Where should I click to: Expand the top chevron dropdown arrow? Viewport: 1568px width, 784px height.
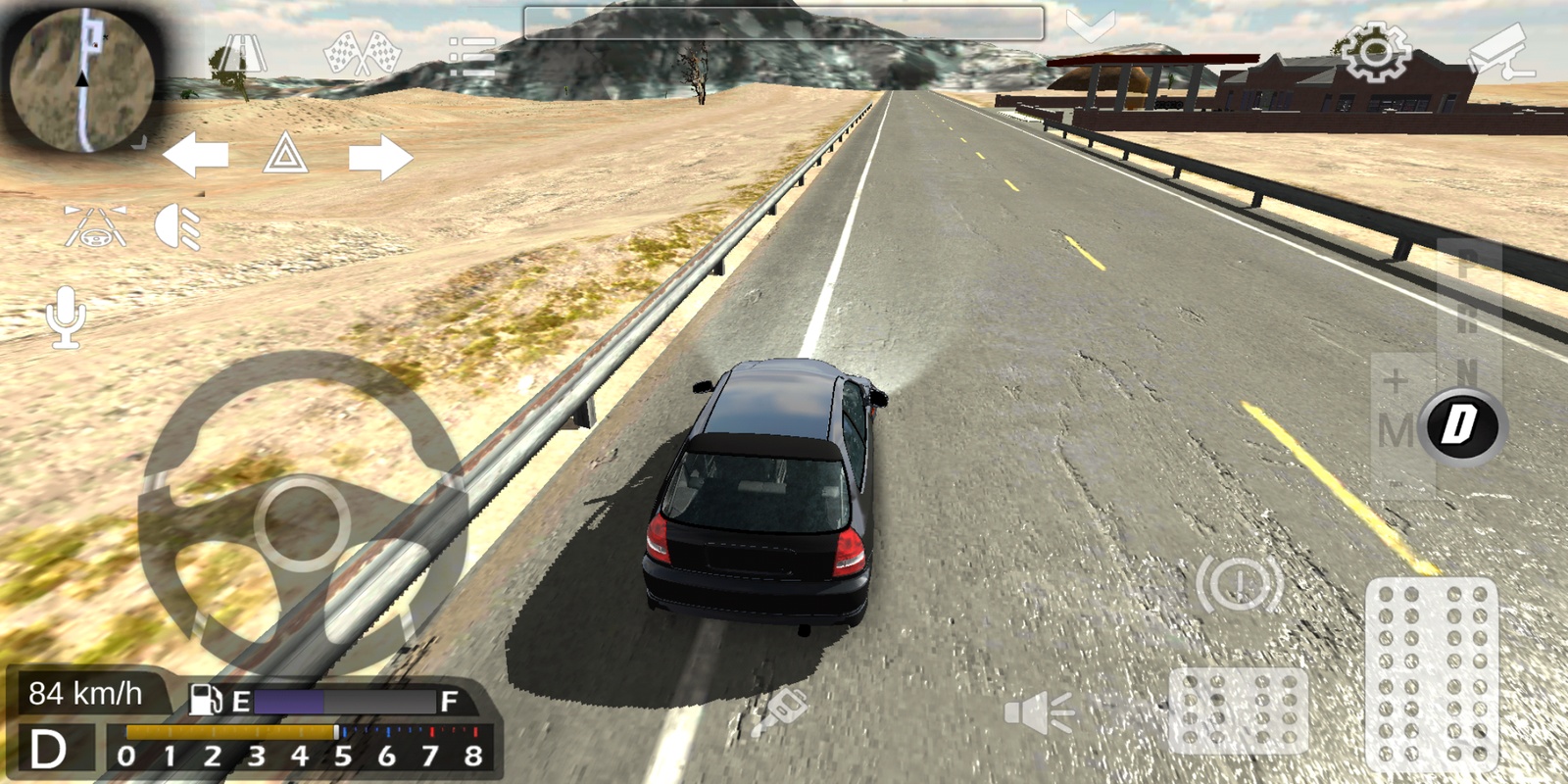[x=1090, y=26]
